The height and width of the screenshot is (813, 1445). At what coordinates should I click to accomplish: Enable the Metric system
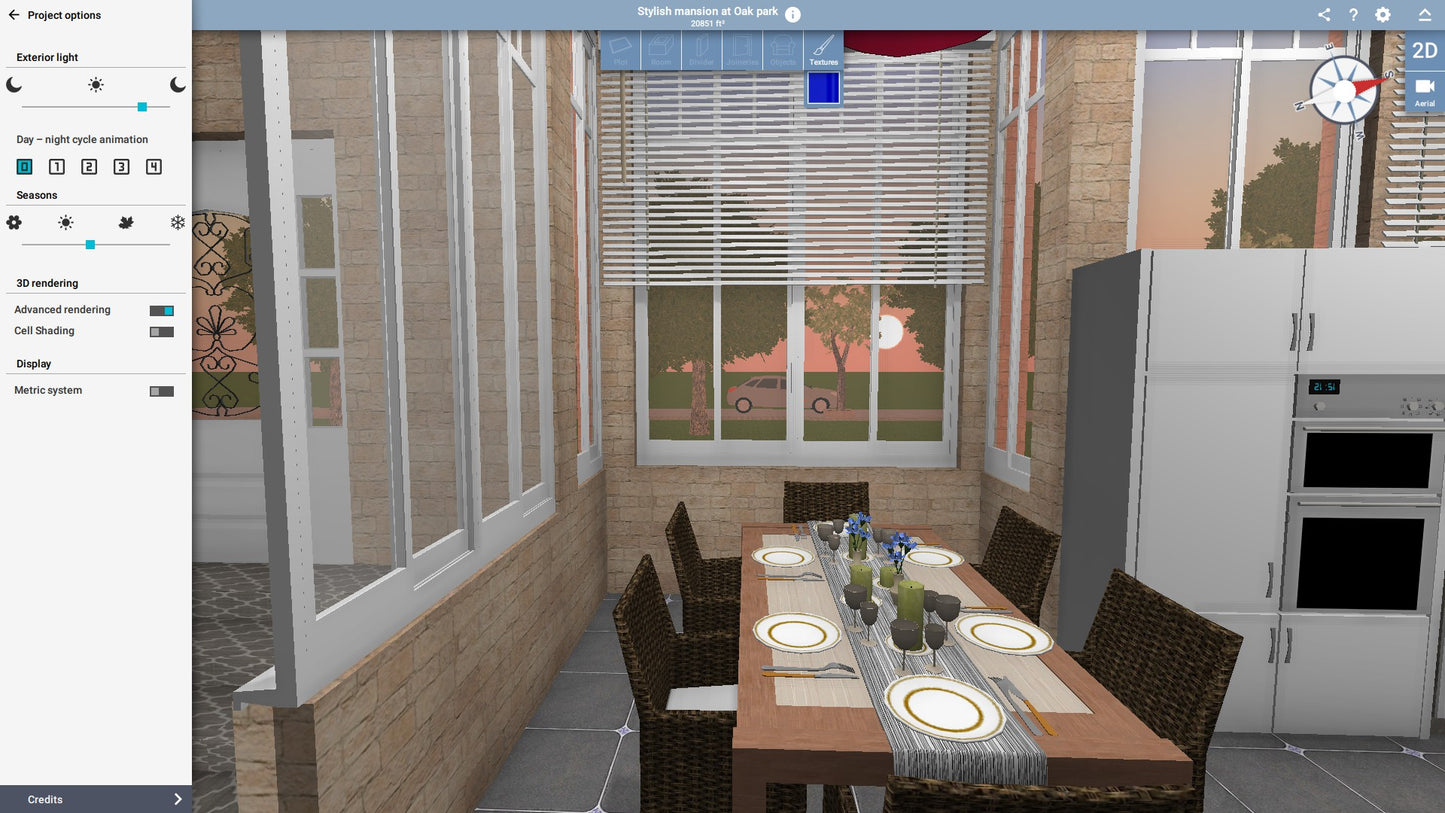[161, 390]
